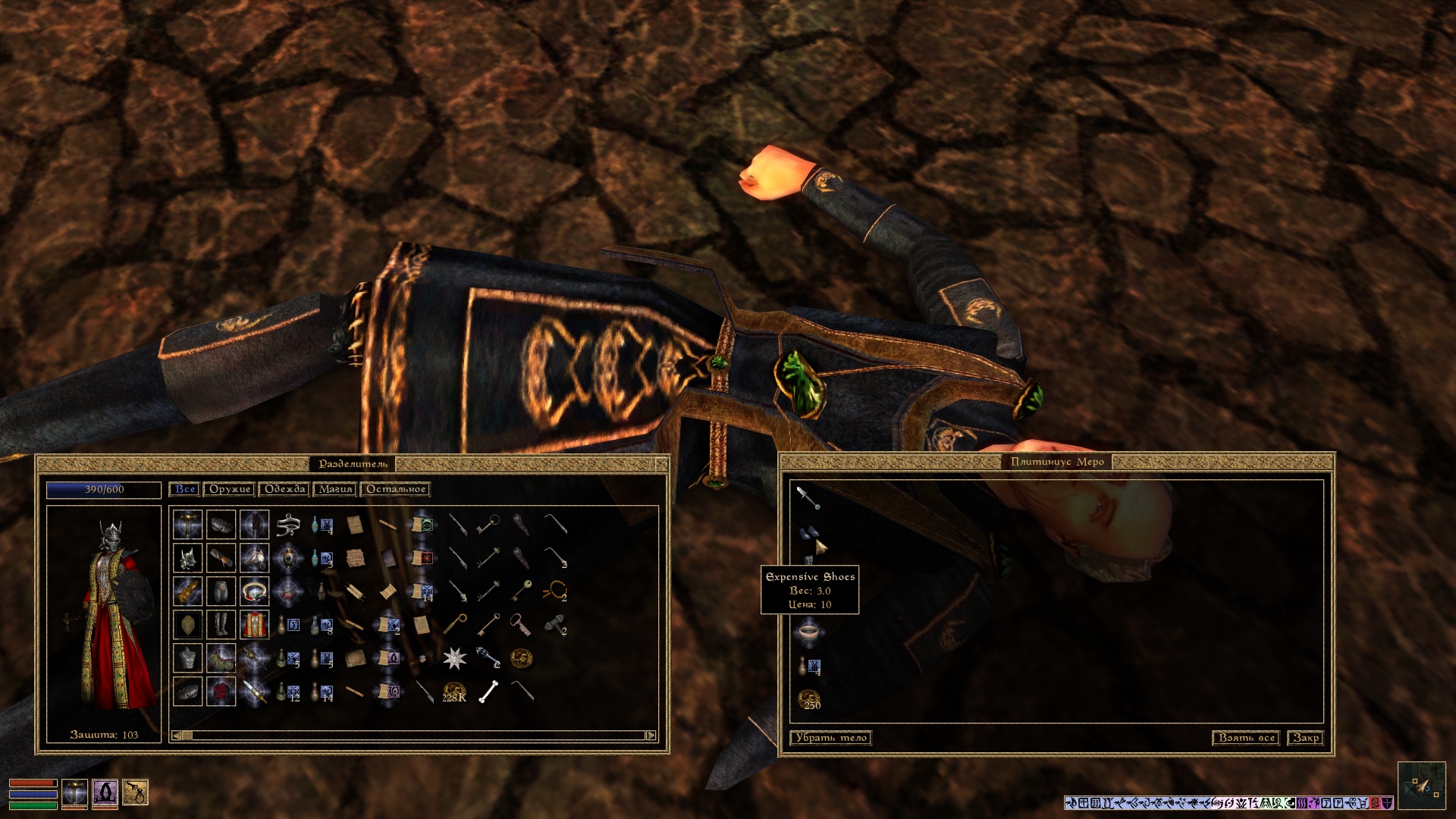Take the dagger from the corpse

click(x=808, y=497)
